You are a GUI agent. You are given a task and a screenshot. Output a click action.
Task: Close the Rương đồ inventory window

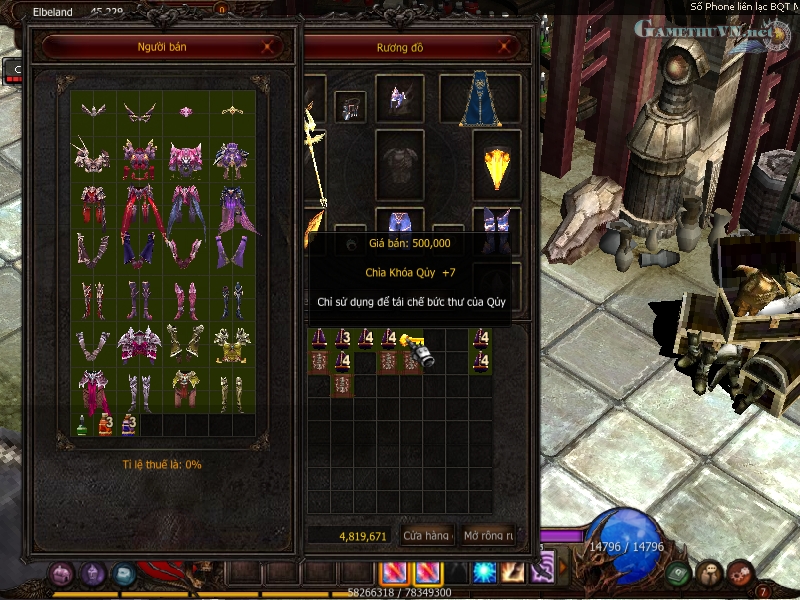(510, 46)
